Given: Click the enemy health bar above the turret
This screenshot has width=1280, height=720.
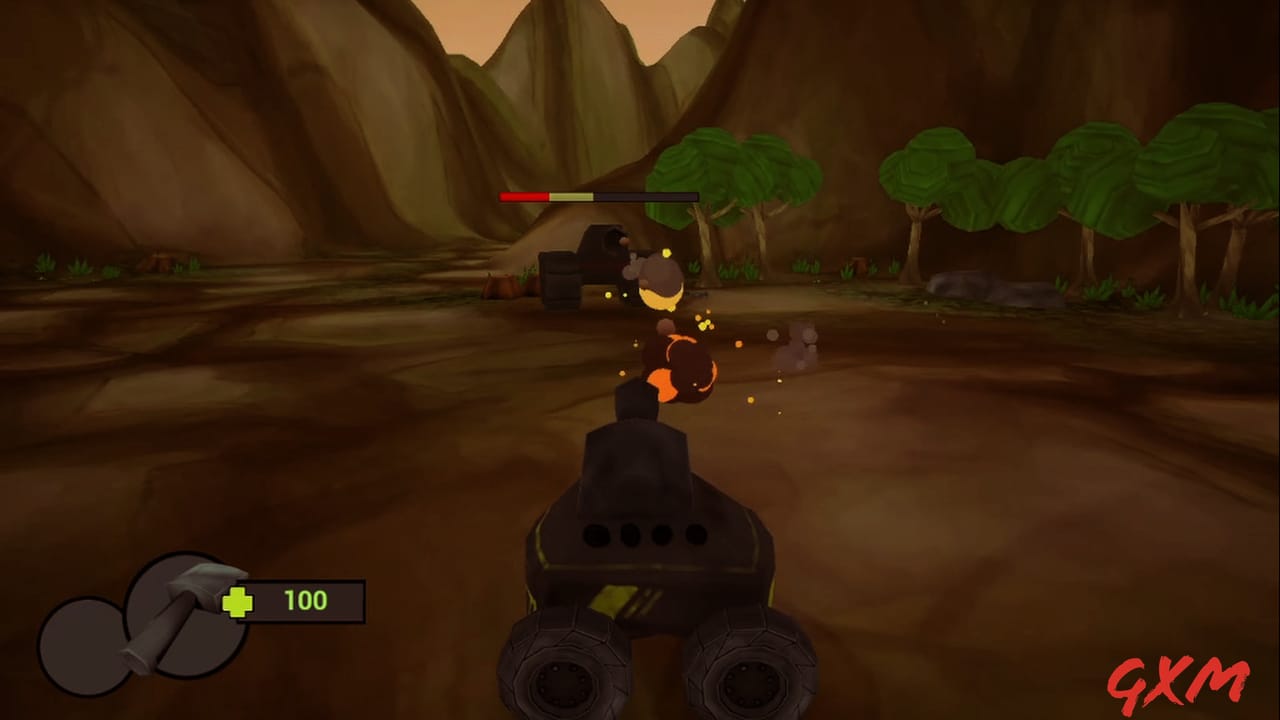Looking at the screenshot, I should click(x=597, y=197).
